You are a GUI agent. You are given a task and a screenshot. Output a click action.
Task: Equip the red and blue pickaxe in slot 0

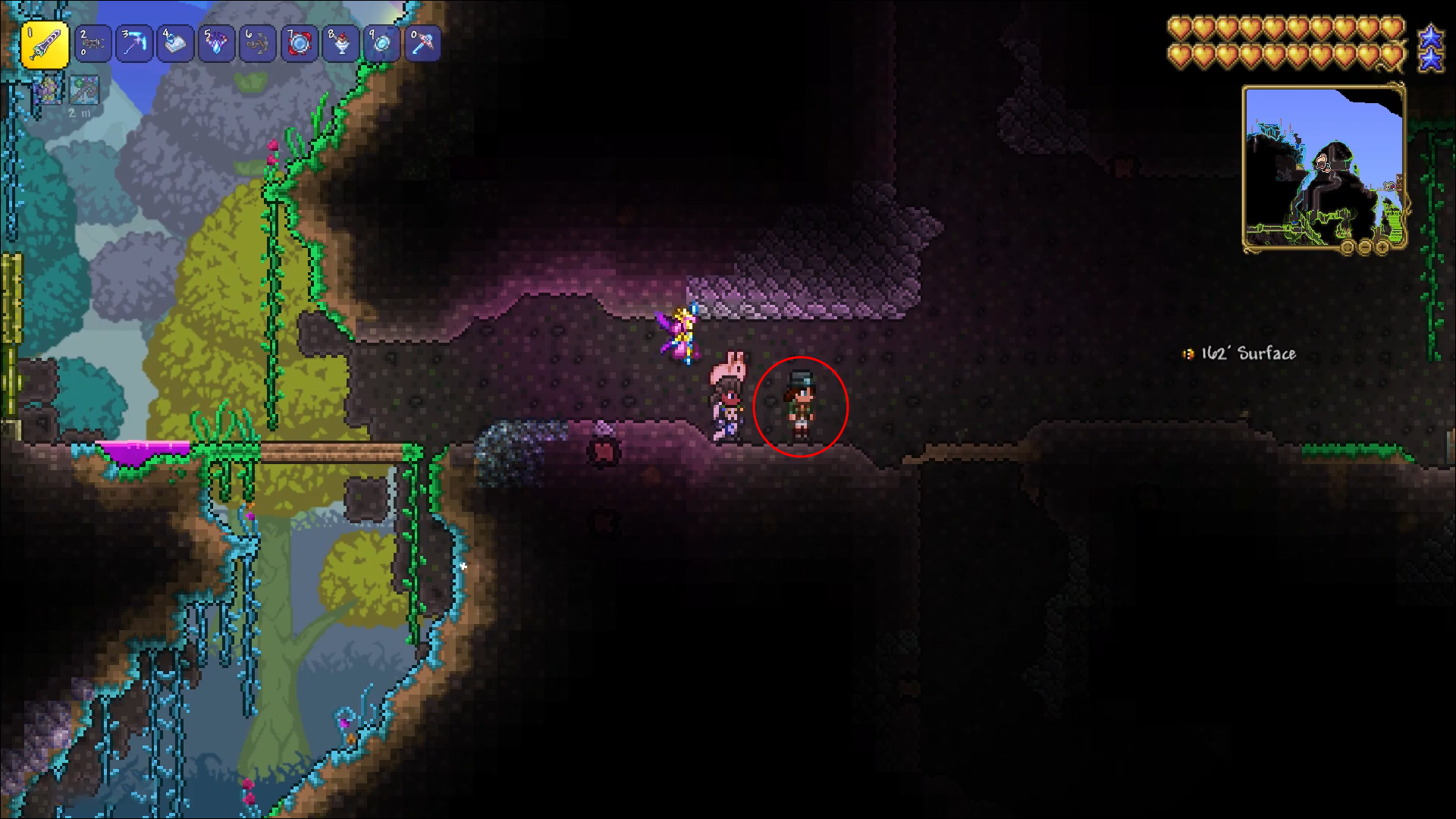(422, 44)
